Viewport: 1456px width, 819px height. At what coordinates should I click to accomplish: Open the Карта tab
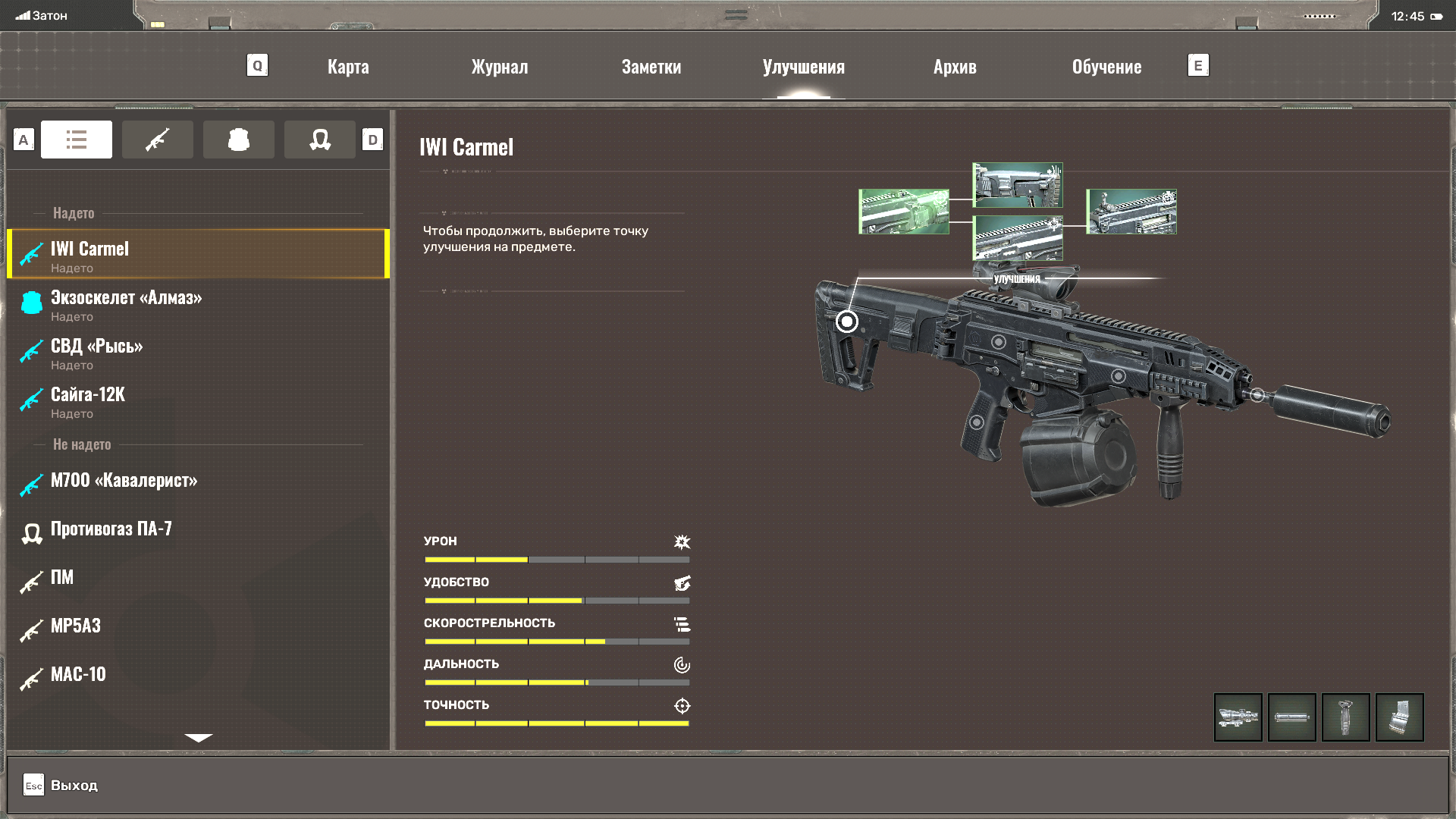(x=348, y=67)
